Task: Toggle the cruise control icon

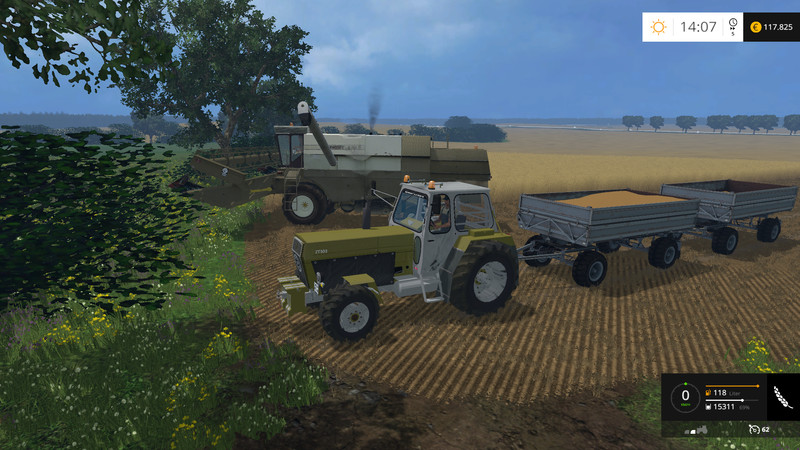Action: [754, 429]
